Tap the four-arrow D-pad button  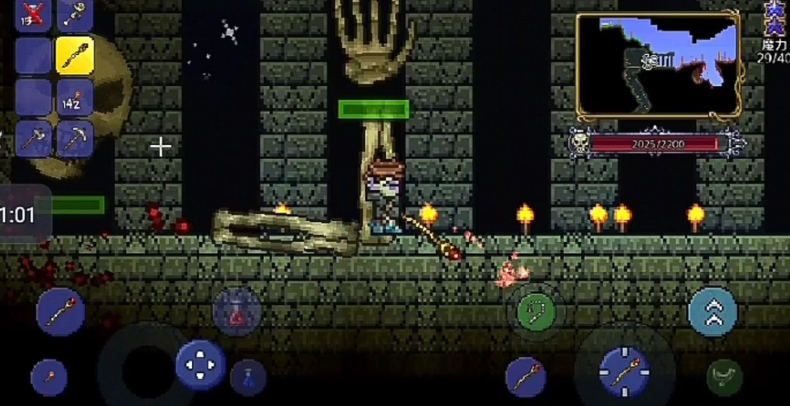[200, 364]
